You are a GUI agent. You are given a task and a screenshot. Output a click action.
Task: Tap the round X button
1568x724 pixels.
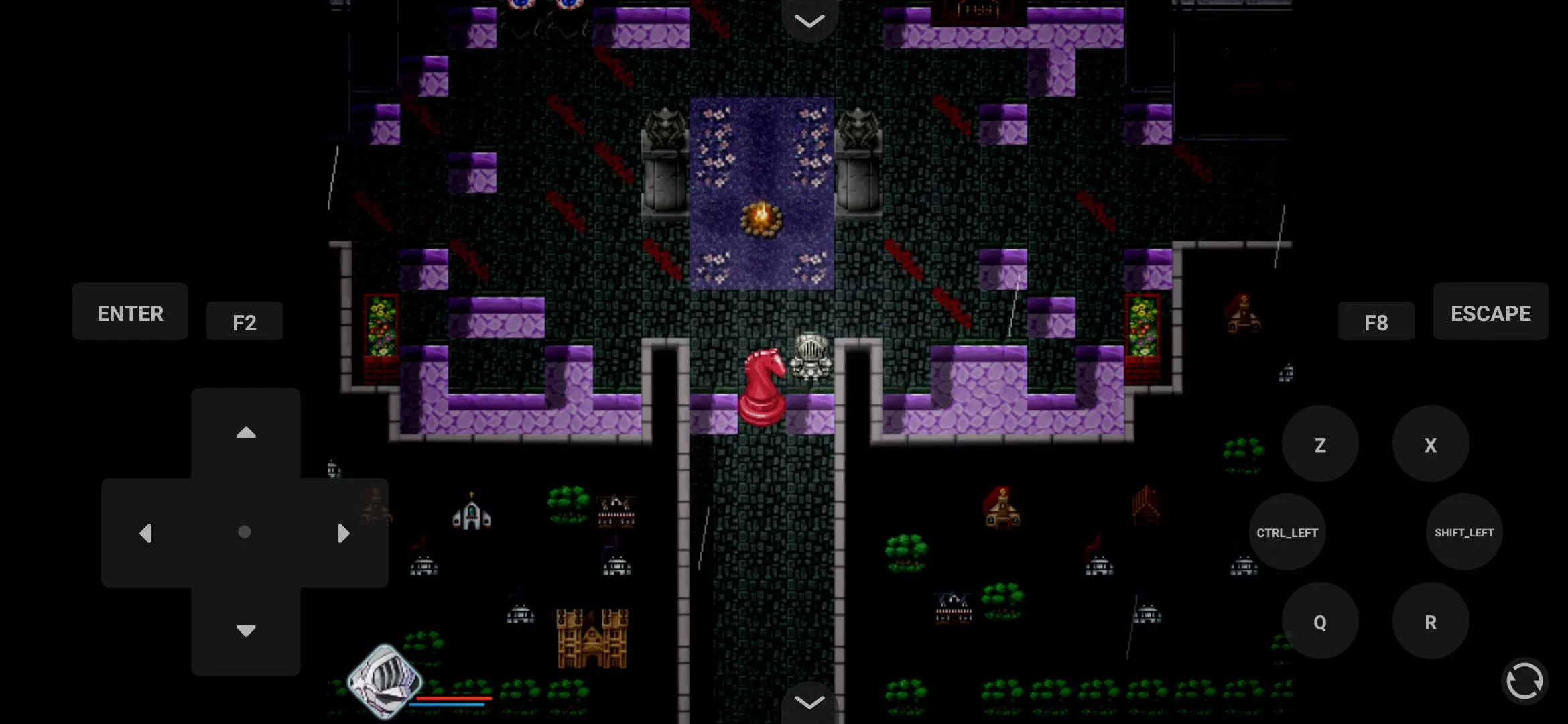(x=1431, y=444)
